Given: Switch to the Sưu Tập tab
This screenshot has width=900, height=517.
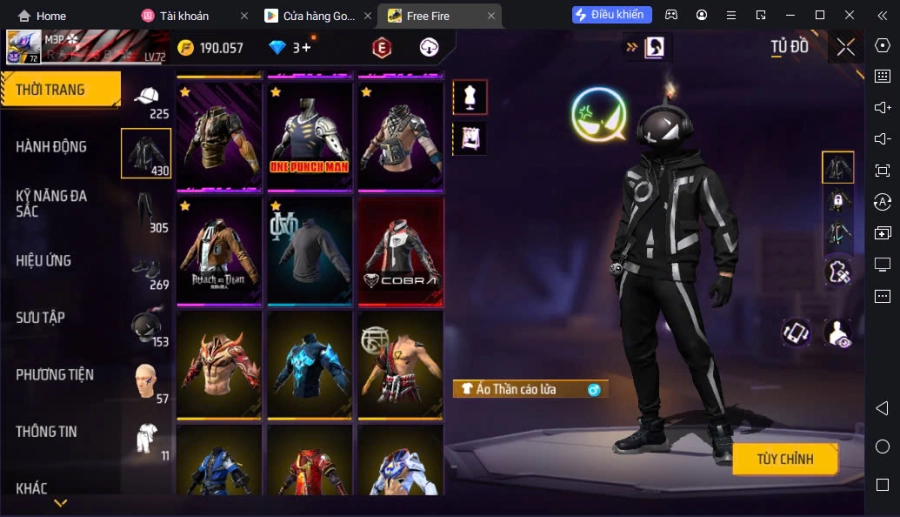Looking at the screenshot, I should click(x=40, y=318).
